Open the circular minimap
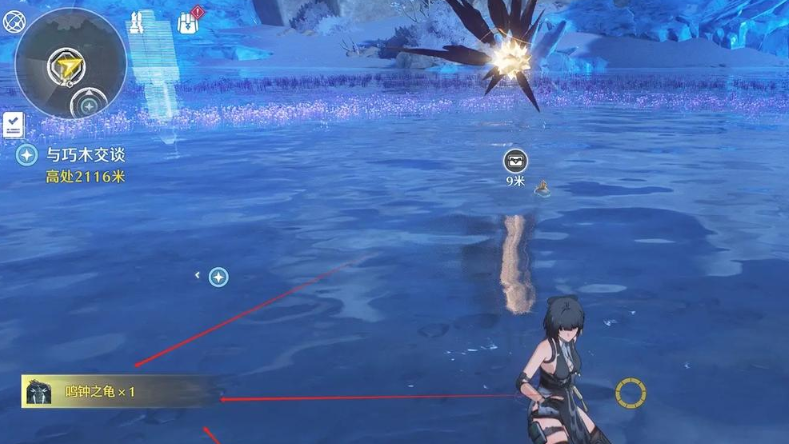This screenshot has width=789, height=444. pyautogui.click(x=70, y=63)
